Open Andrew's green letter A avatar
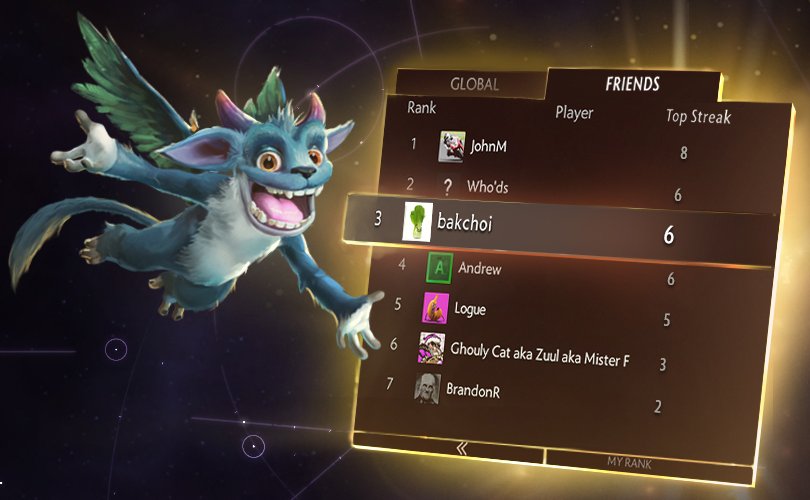The width and height of the screenshot is (810, 500). [440, 268]
